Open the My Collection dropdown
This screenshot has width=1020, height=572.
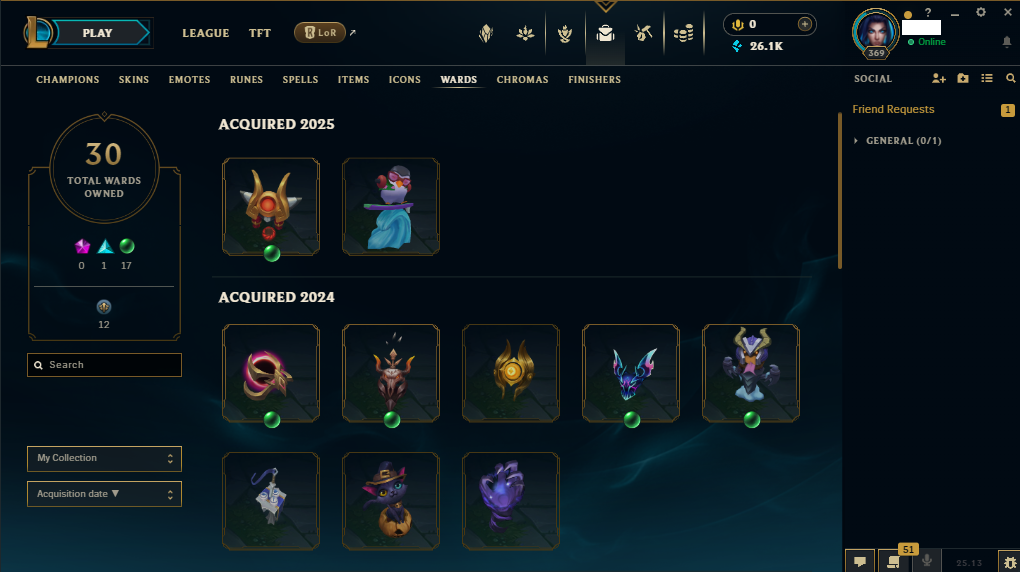click(105, 459)
